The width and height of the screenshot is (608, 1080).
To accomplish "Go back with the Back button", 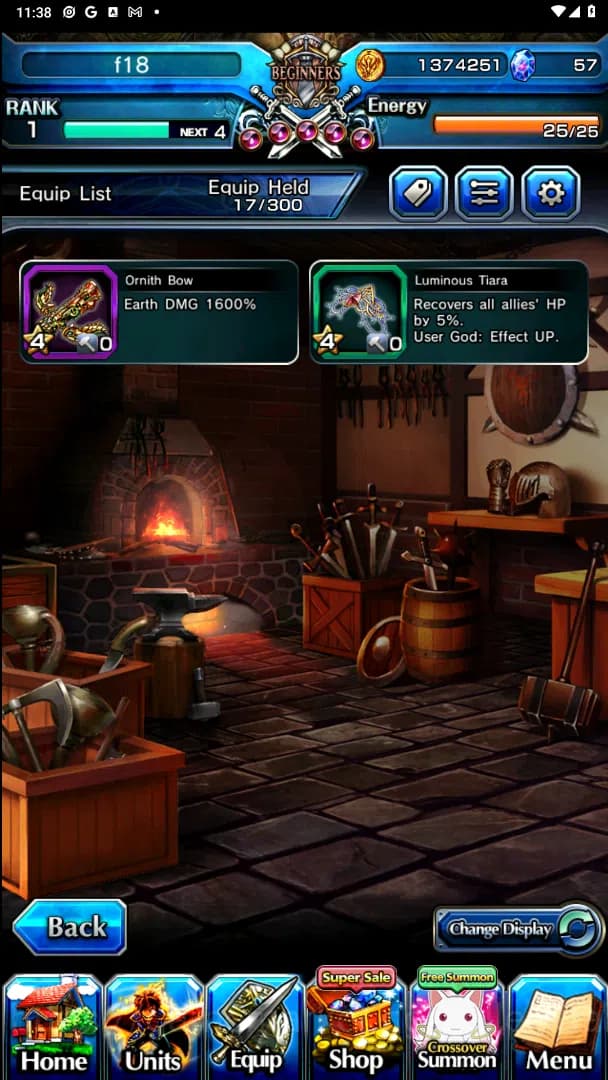I will [x=69, y=927].
